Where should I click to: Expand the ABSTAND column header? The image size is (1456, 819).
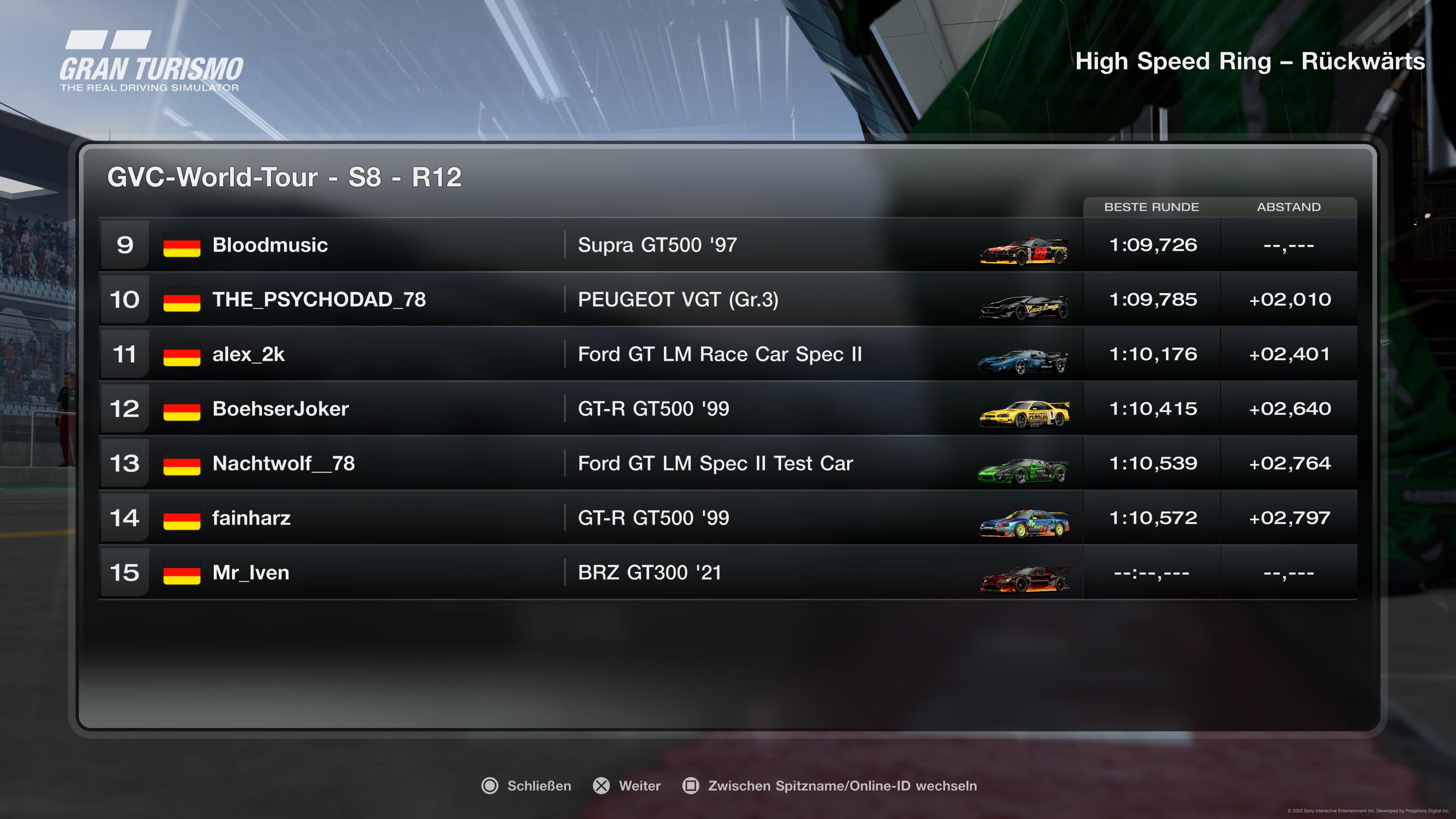(1289, 207)
